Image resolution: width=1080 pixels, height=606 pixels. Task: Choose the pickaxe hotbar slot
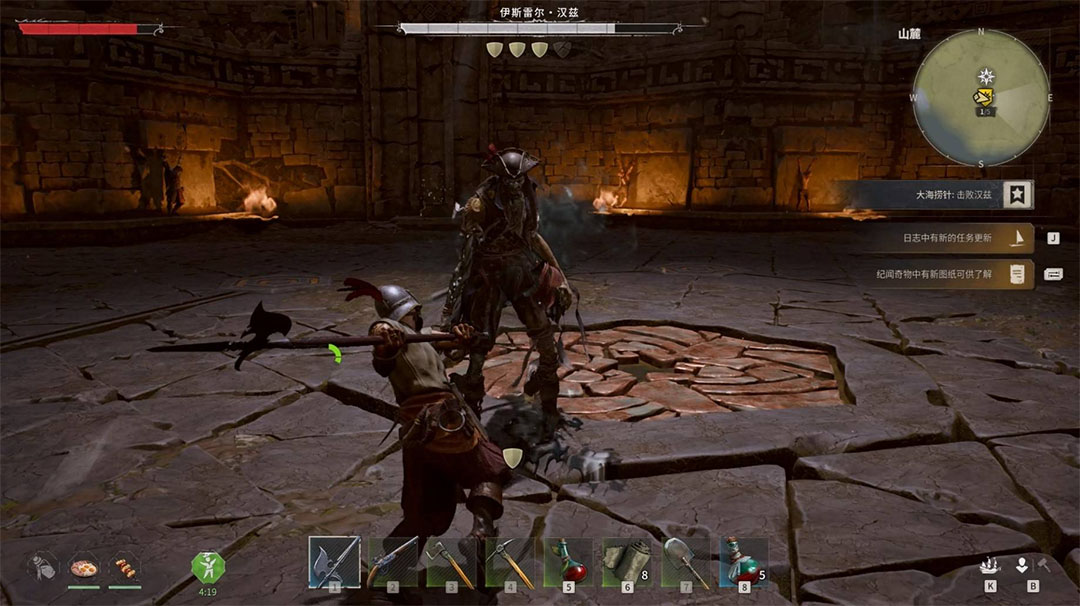point(510,562)
